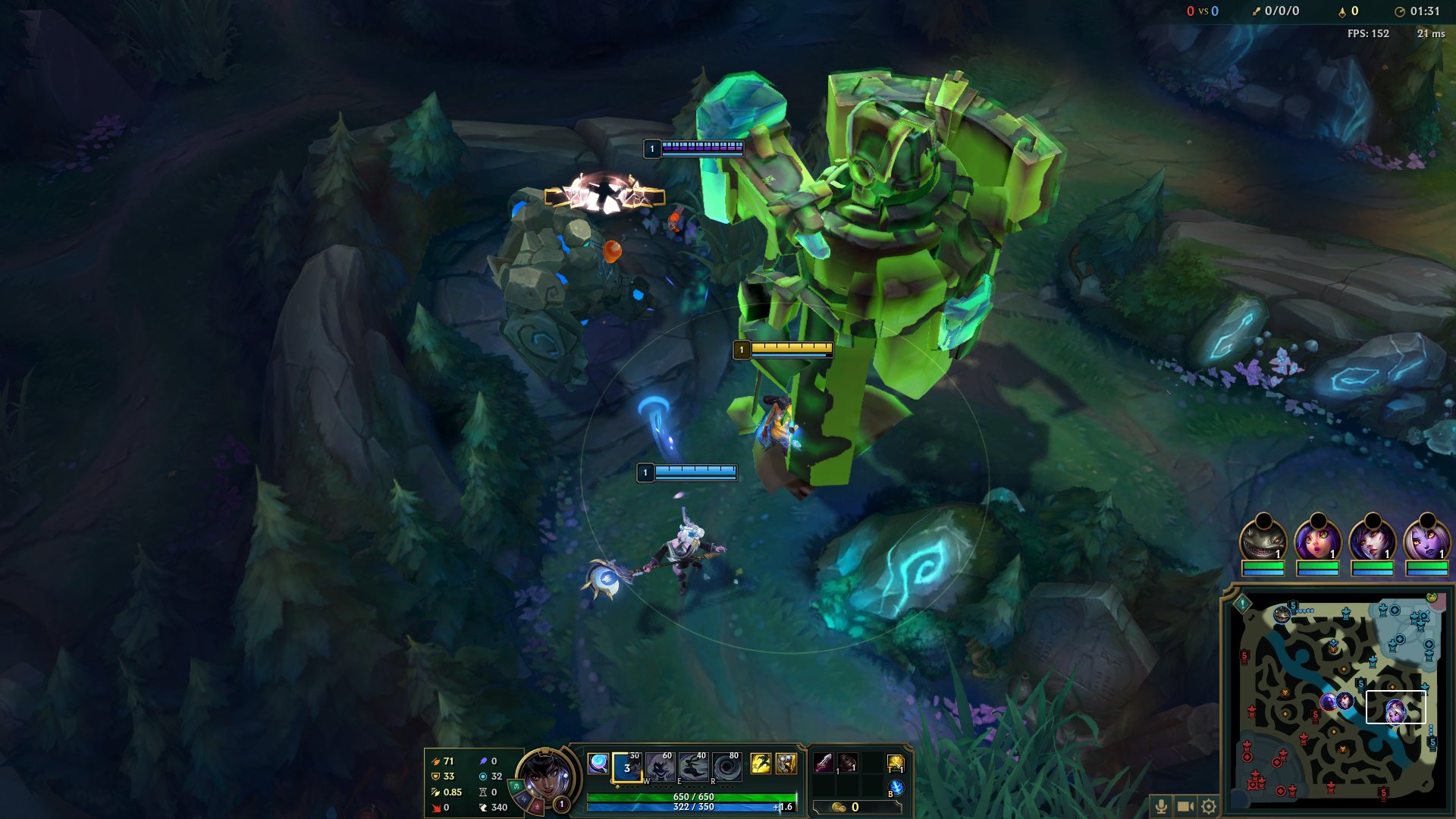Mute the voice chat microphone
Screen dimensions: 1456x819
pyautogui.click(x=1161, y=806)
